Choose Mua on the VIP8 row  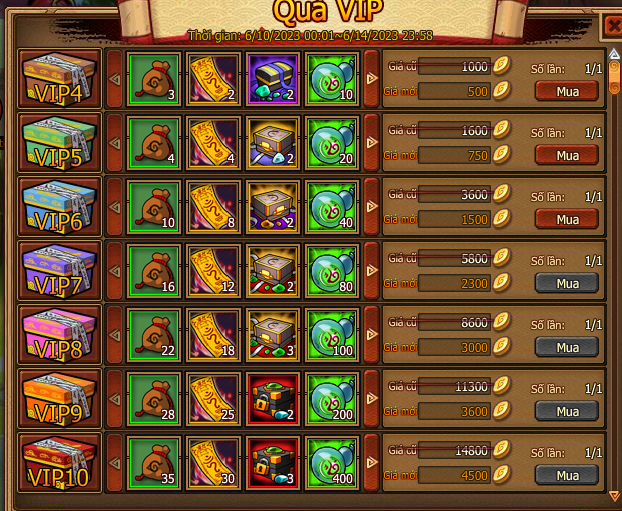(567, 347)
